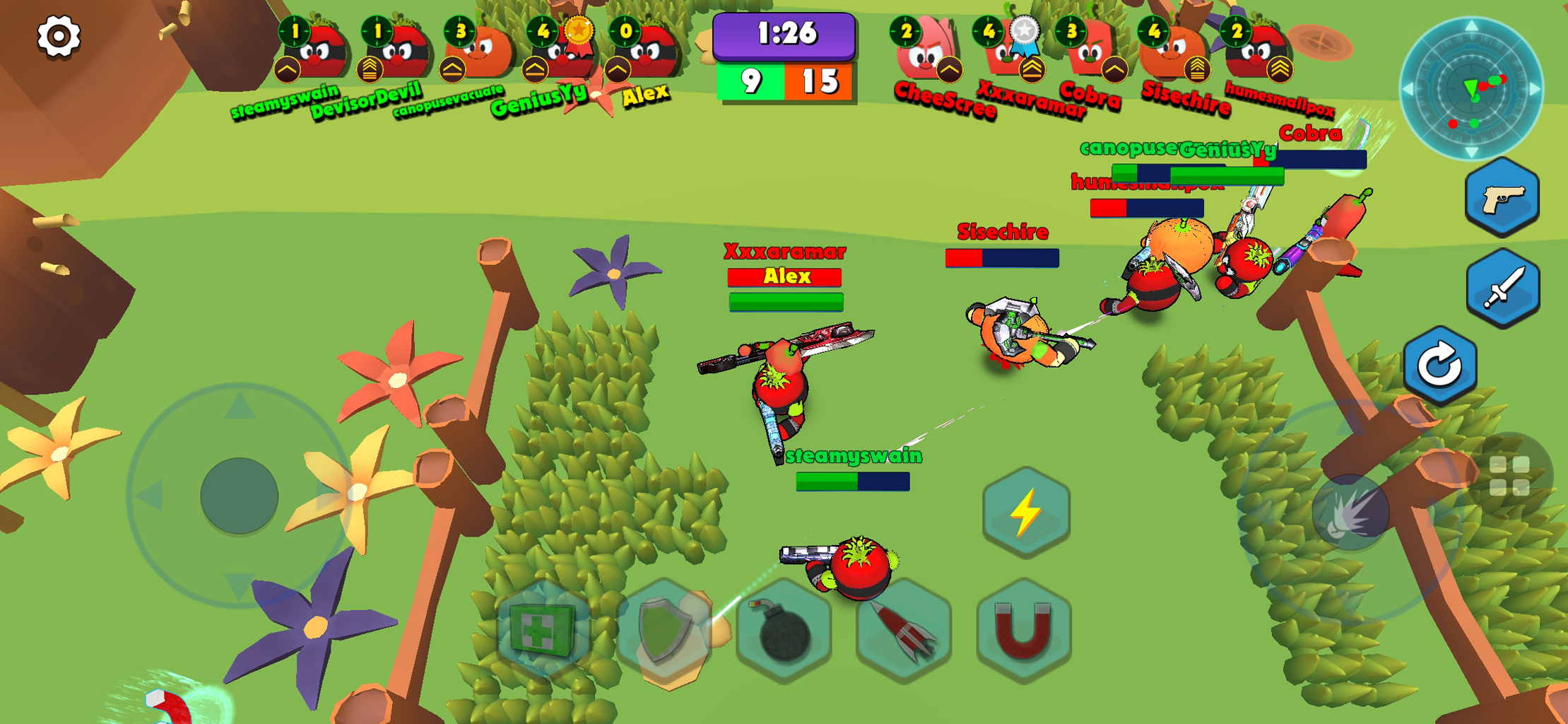Open the settings gear menu
This screenshot has width=1568, height=724.
click(59, 36)
